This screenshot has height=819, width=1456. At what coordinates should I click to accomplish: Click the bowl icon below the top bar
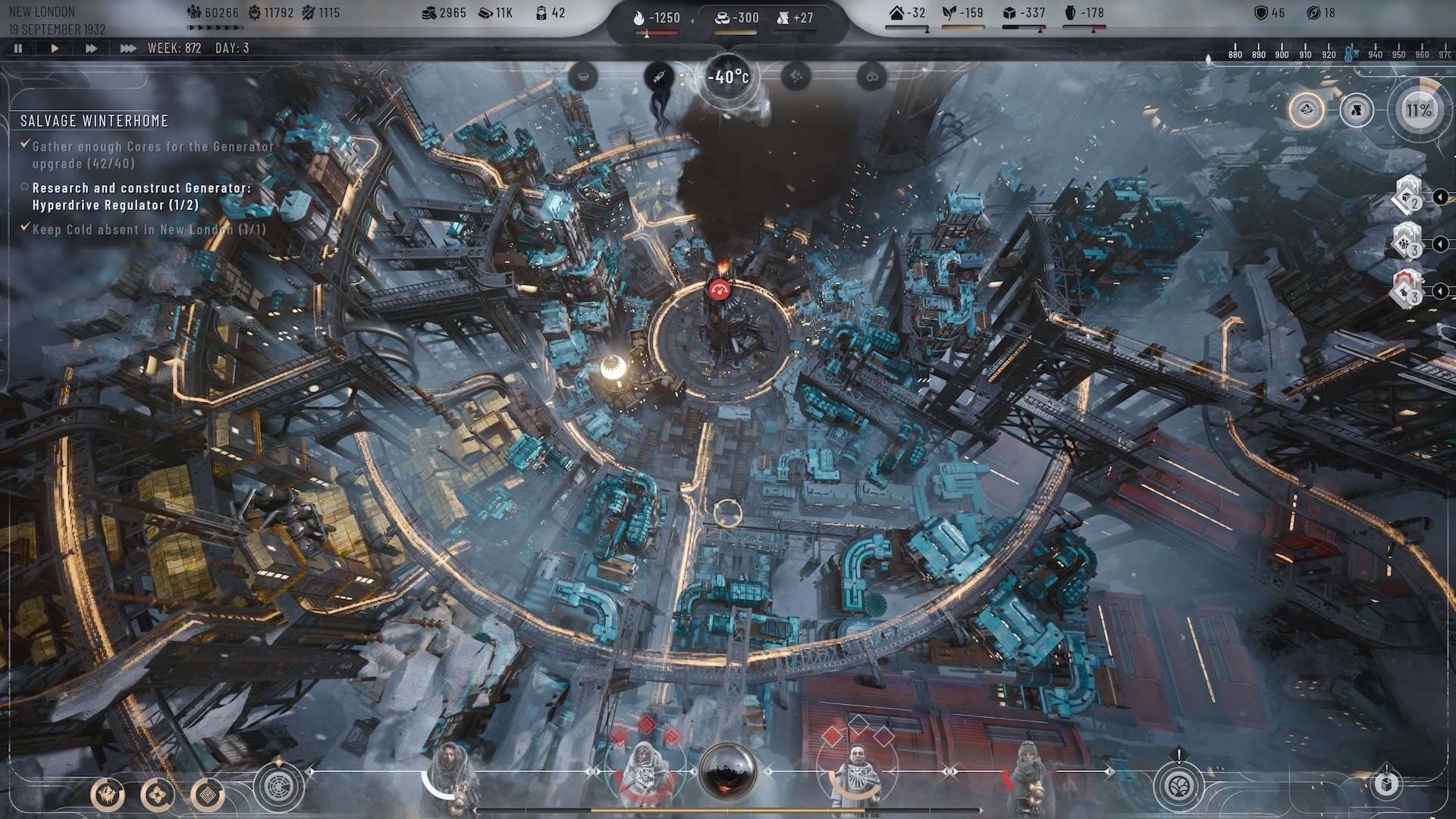click(583, 76)
